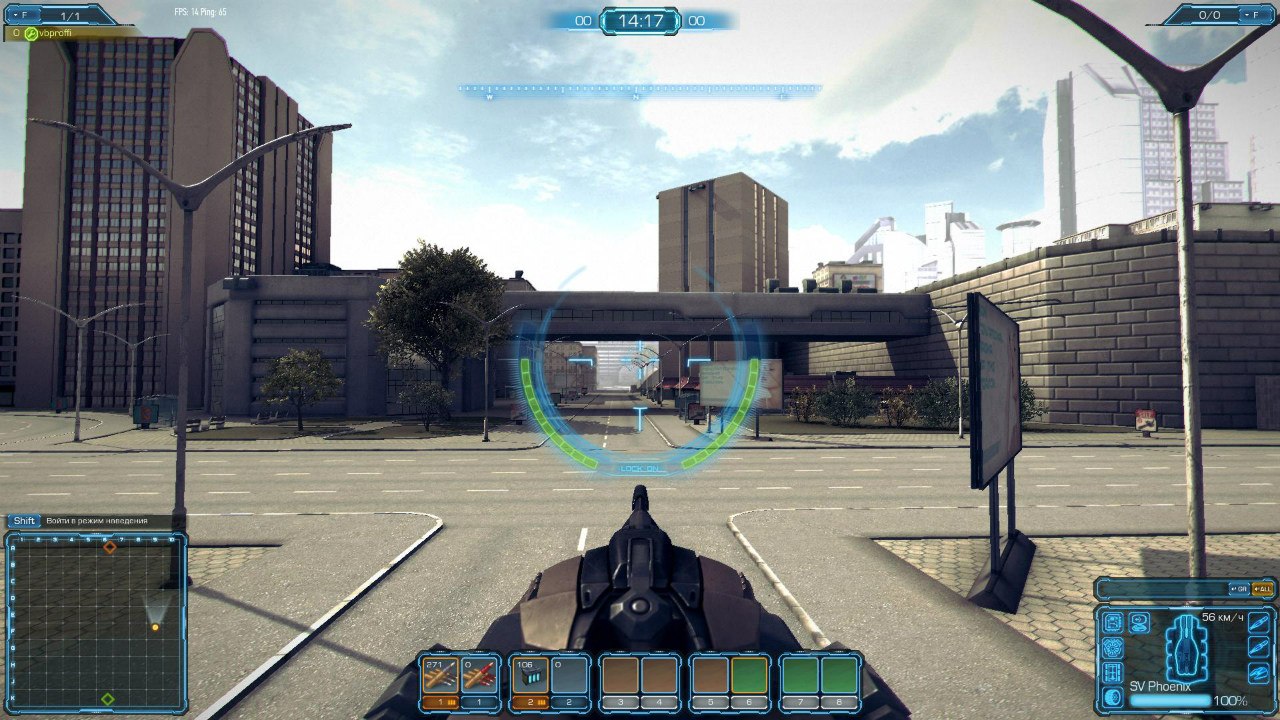
Task: Click the chat input field
Action: (1160, 588)
